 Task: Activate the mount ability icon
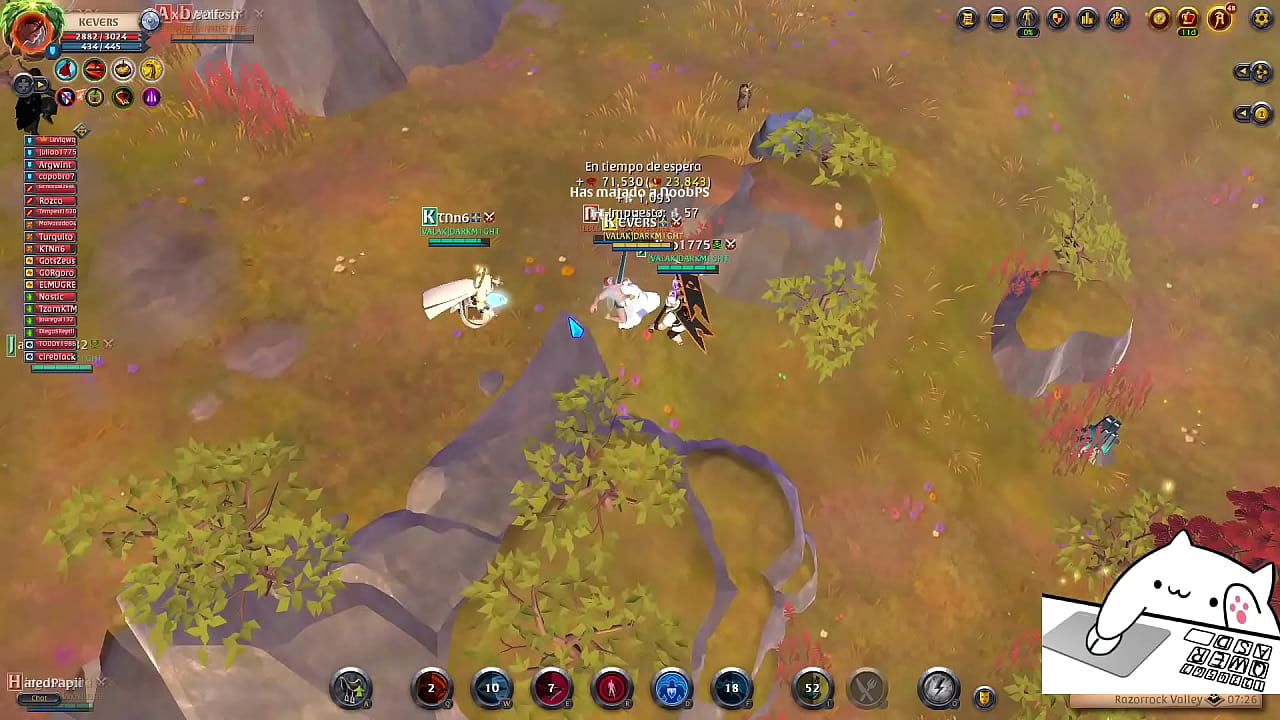click(351, 688)
